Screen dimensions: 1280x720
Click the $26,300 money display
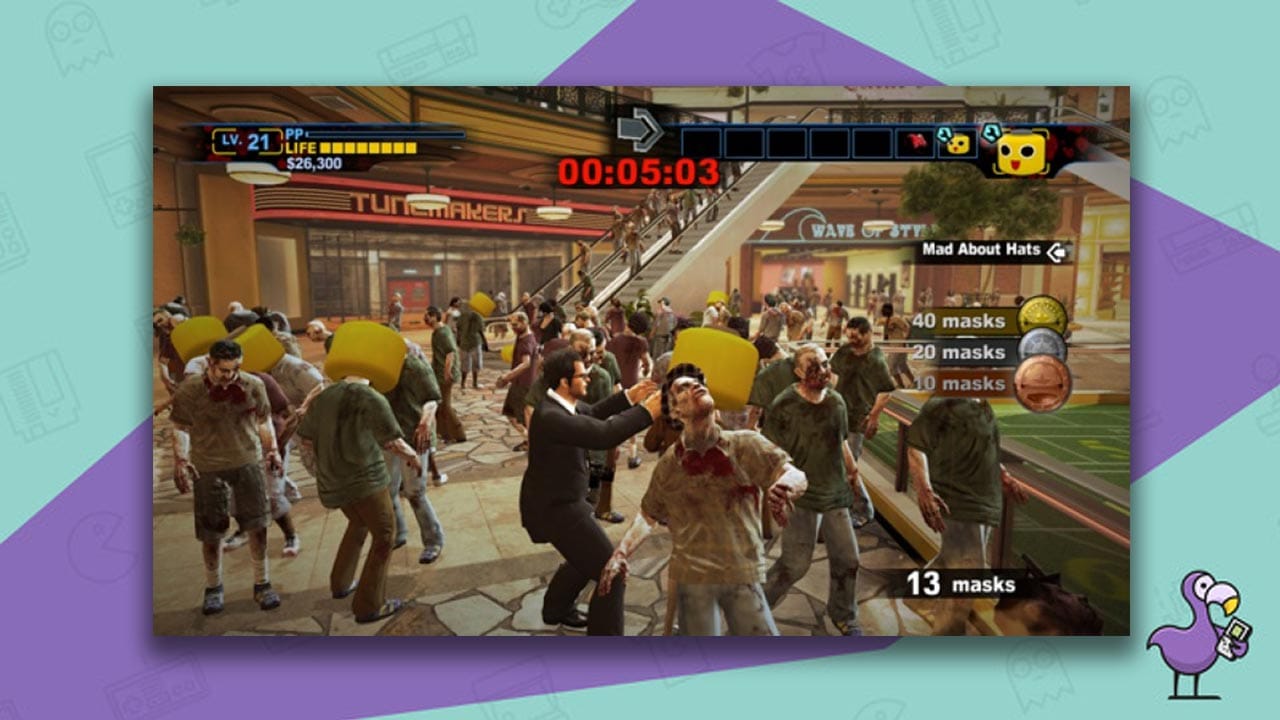(312, 163)
